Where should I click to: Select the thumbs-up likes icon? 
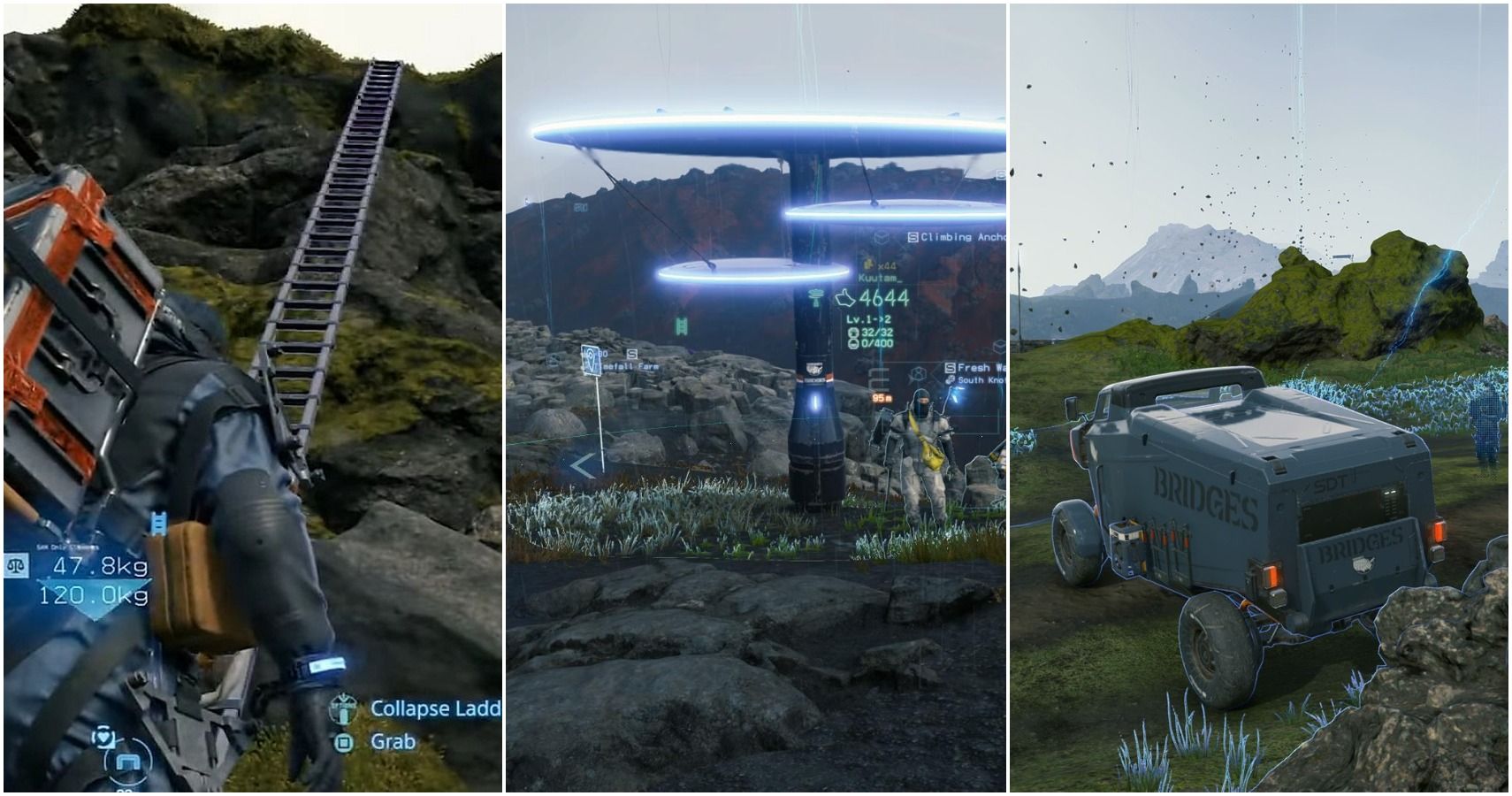844,298
